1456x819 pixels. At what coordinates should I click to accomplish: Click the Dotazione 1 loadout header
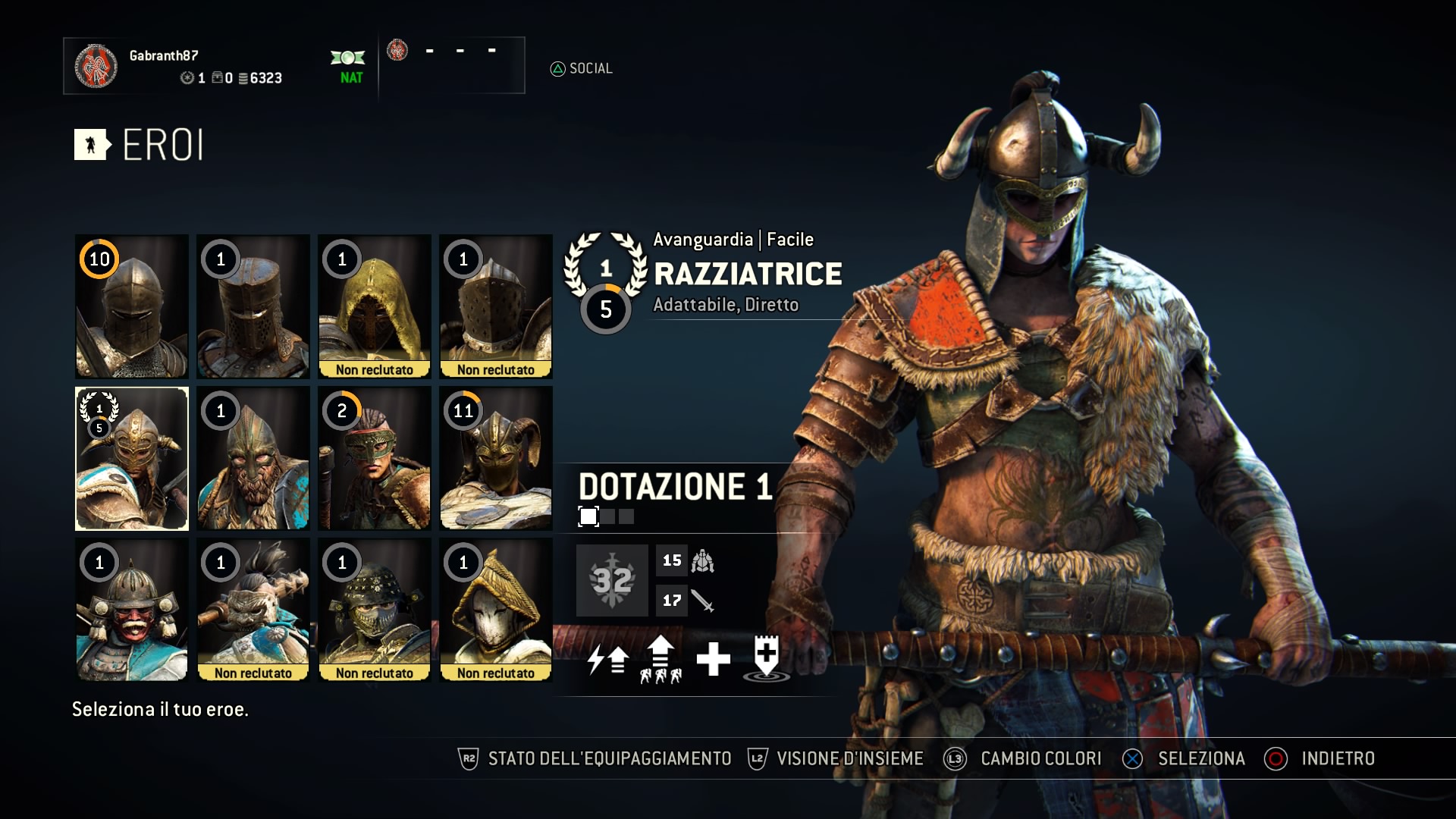[675, 487]
